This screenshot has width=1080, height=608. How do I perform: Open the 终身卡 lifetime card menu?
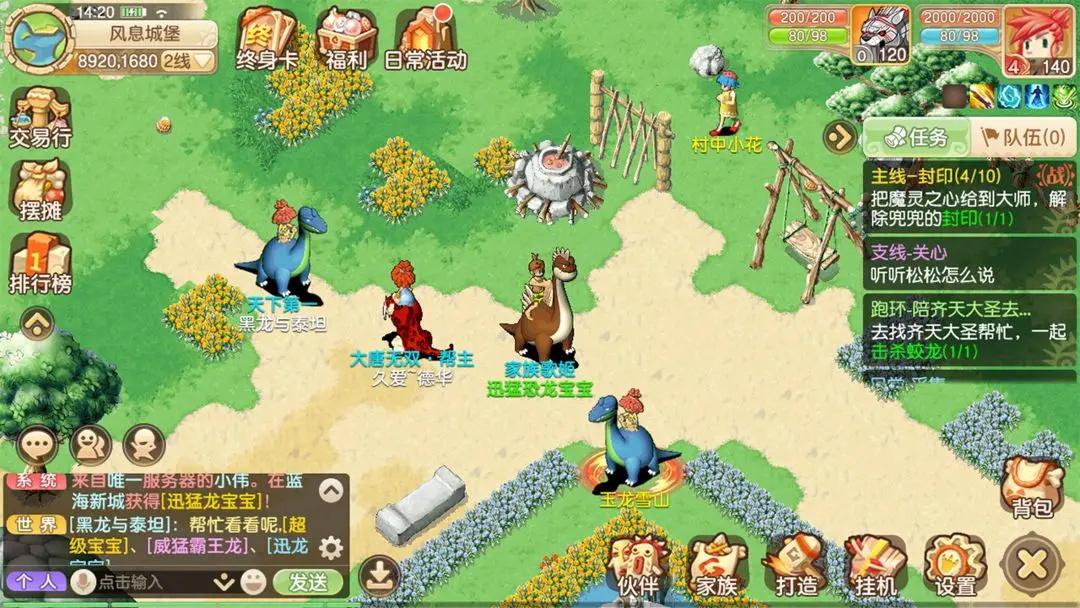(266, 38)
